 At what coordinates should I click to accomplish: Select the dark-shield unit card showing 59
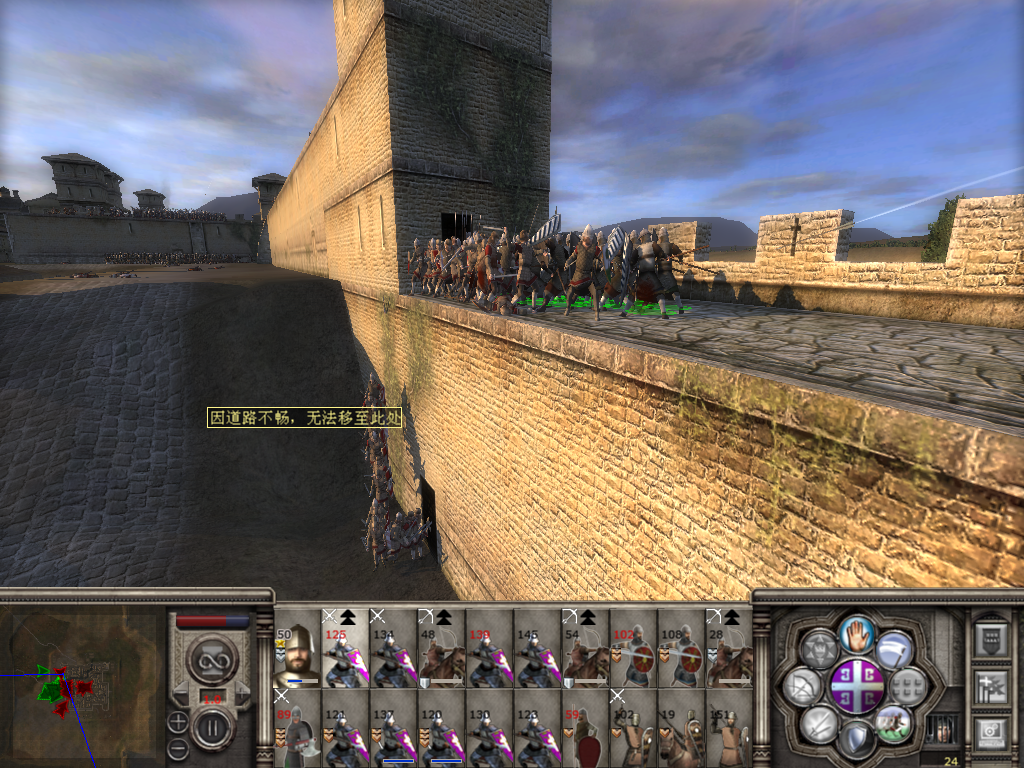[585, 728]
